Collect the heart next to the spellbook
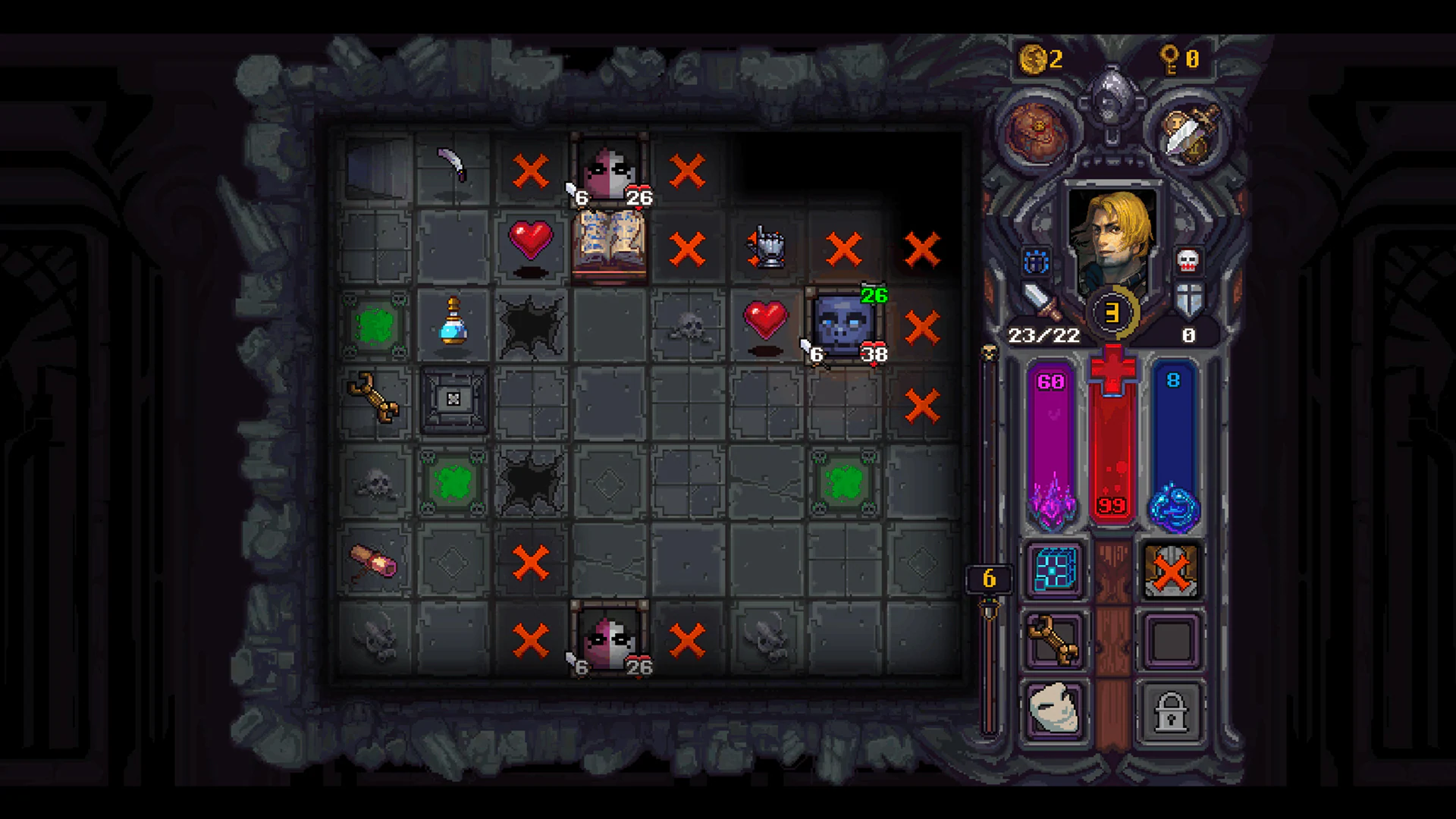Viewport: 1456px width, 819px height. 531,241
